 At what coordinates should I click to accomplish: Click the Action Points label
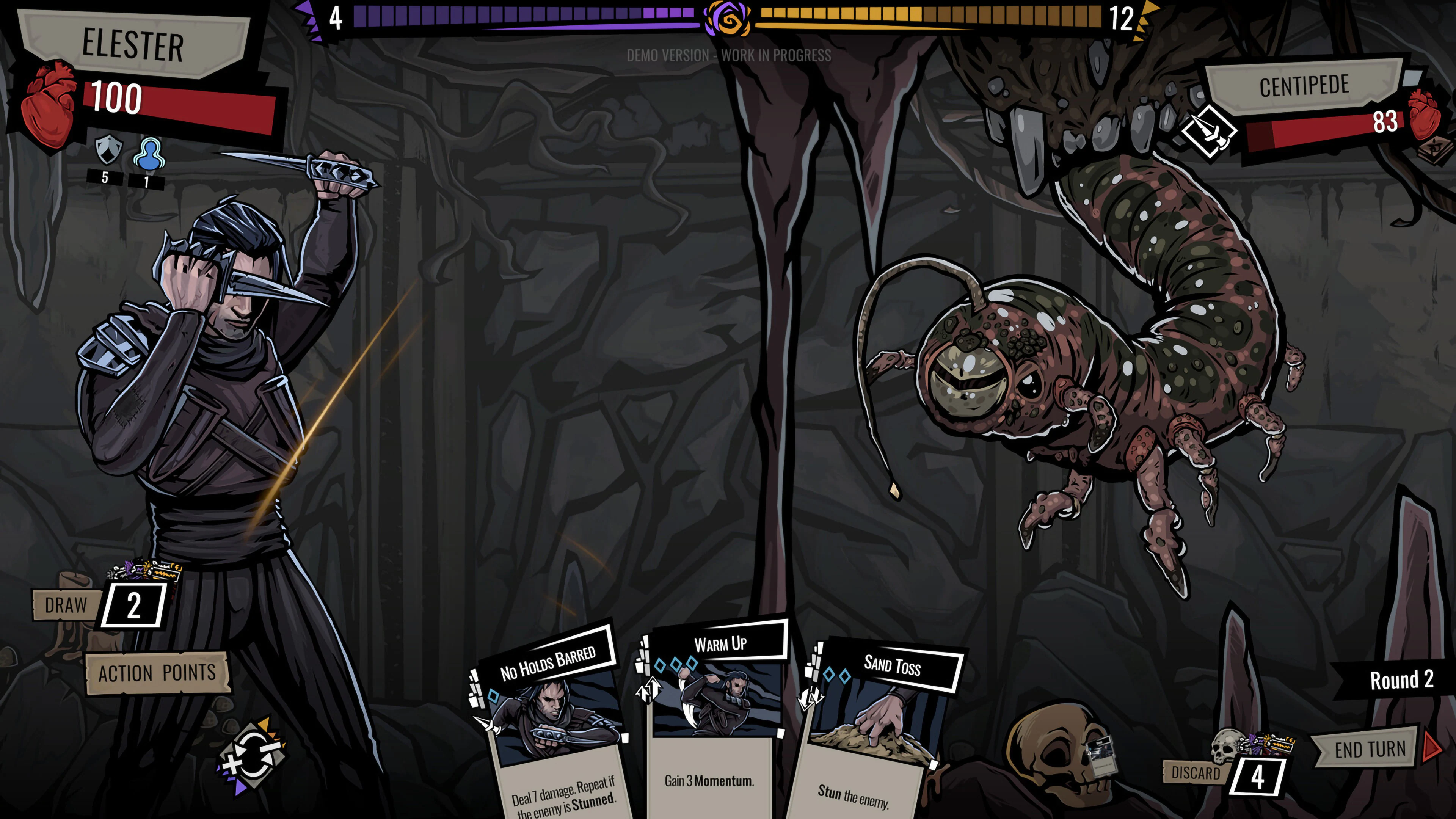click(157, 673)
